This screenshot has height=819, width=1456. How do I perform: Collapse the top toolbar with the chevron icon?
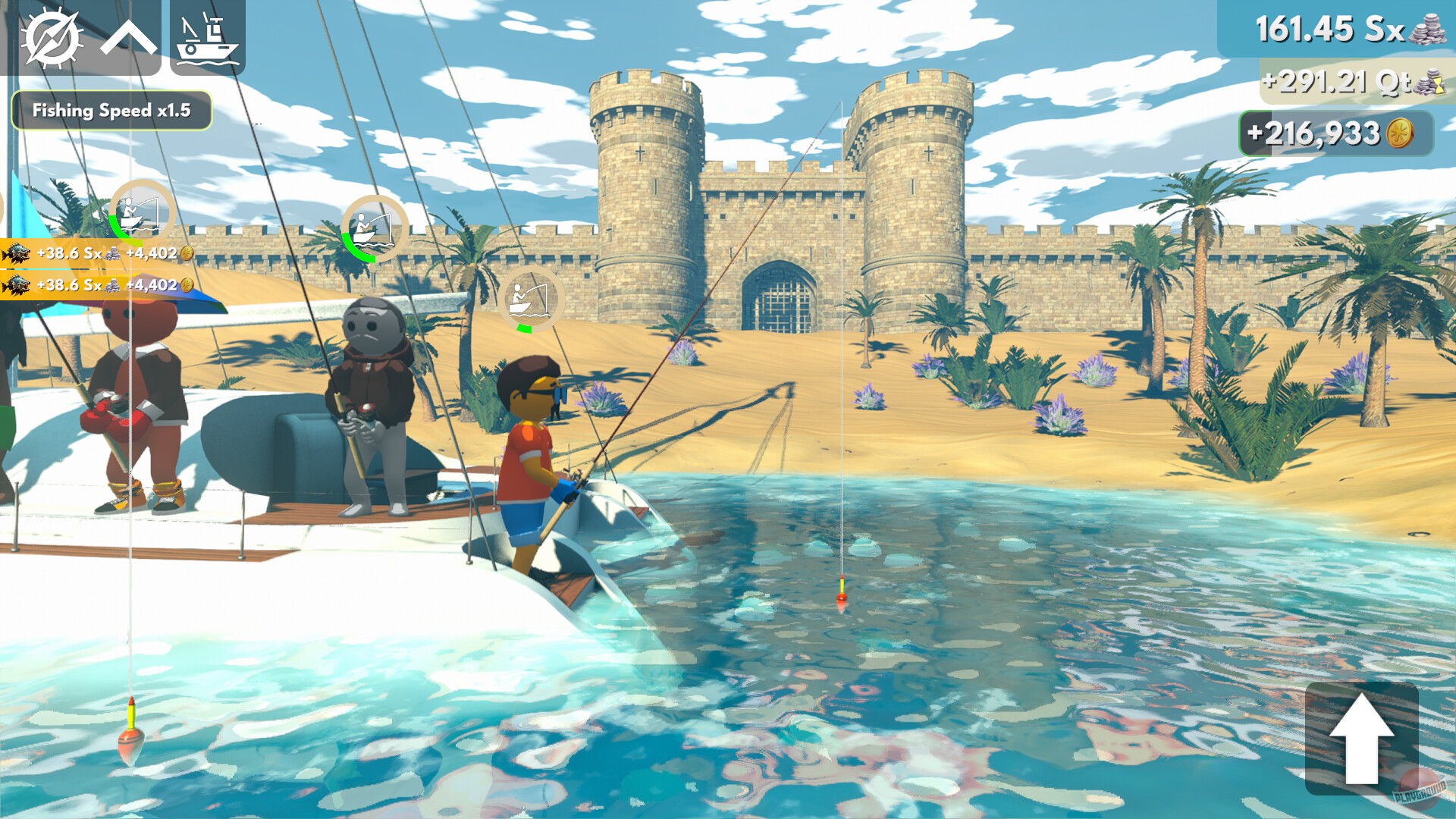(127, 36)
